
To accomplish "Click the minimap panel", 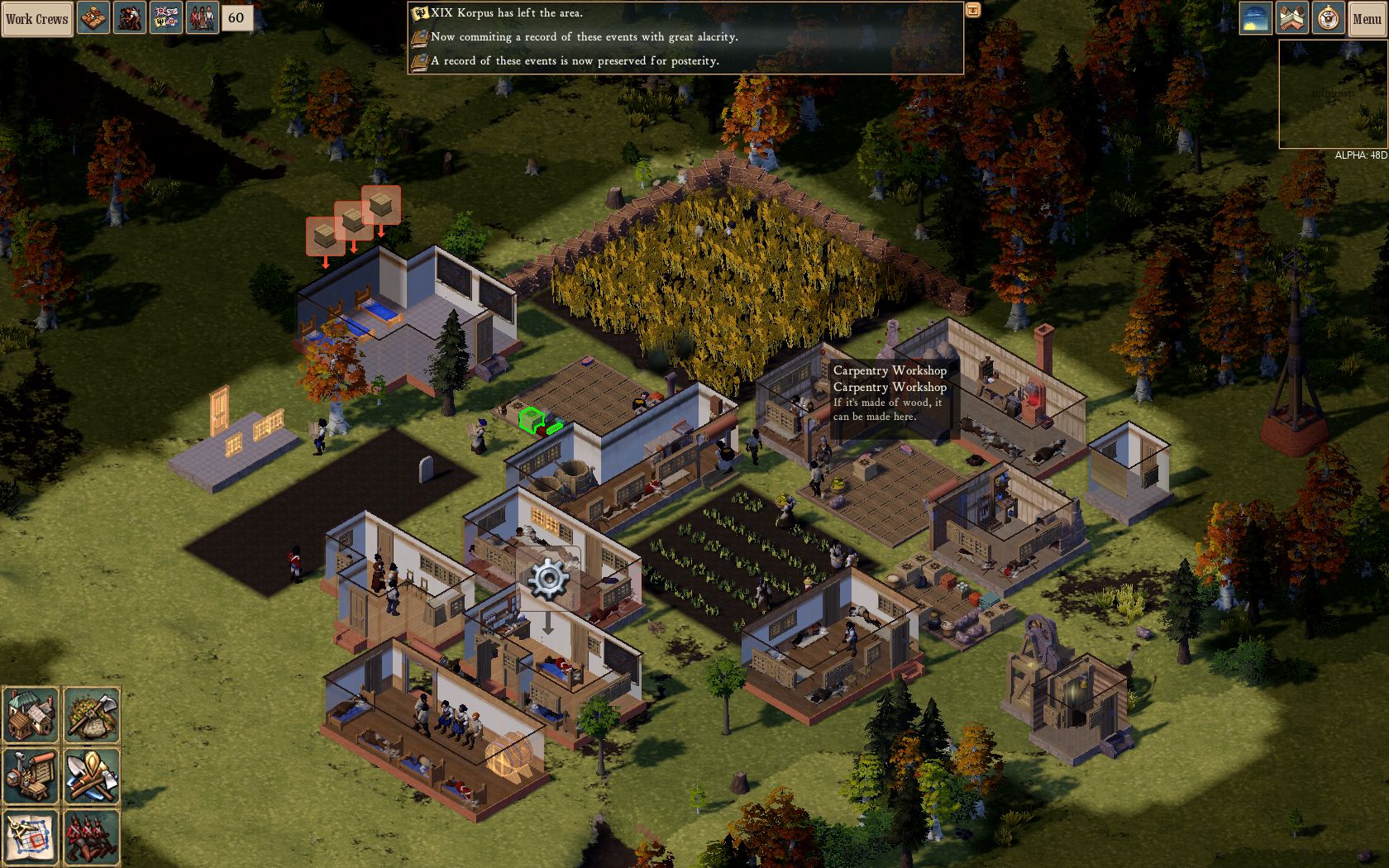I will point(1333,93).
